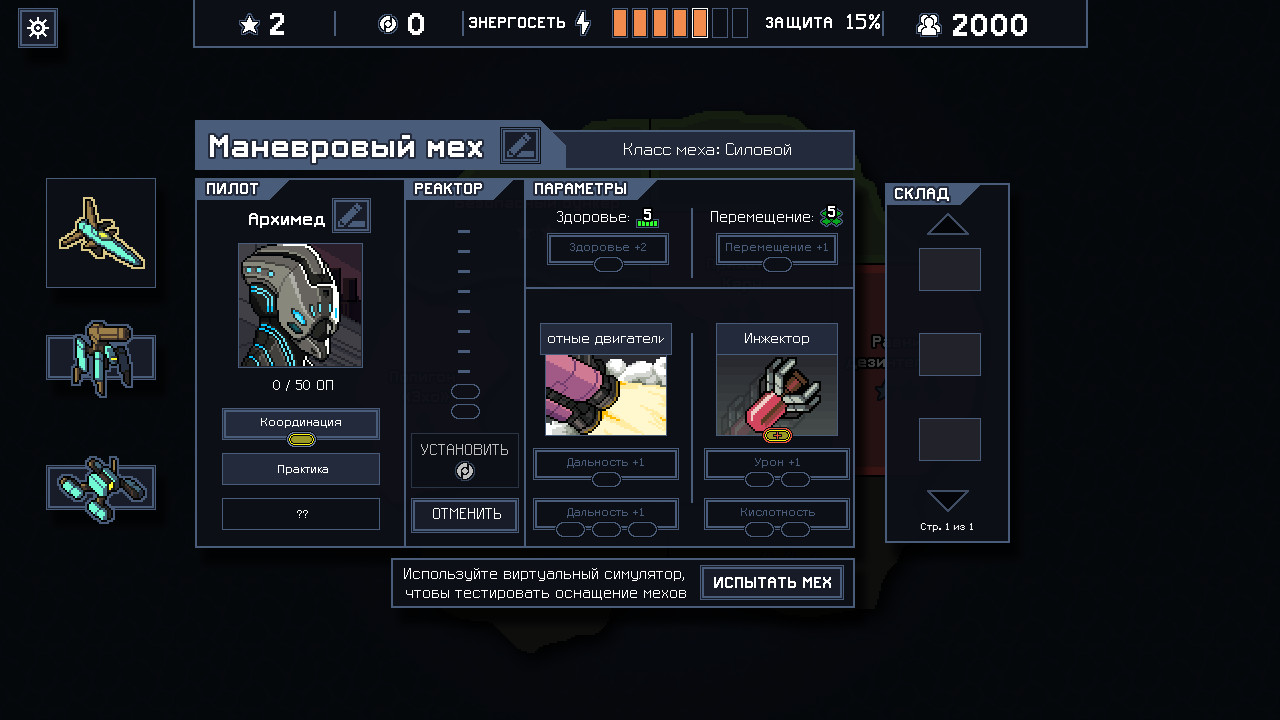
Task: Select the pilot portrait
Action: pos(300,305)
